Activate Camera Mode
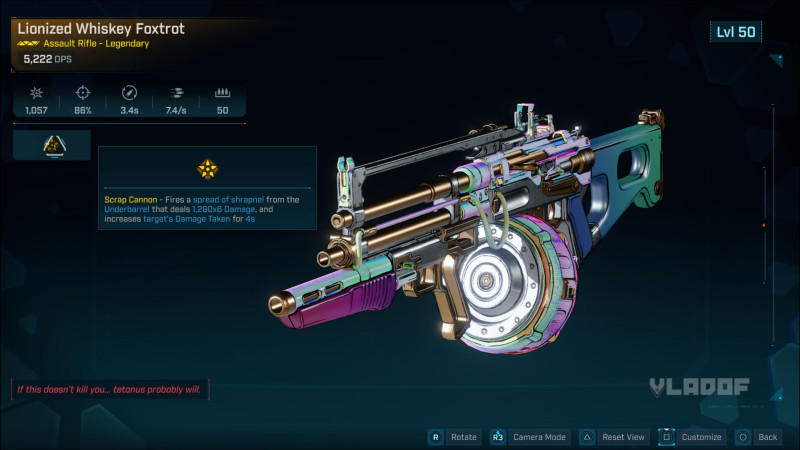The height and width of the screenshot is (450, 800). (529, 437)
